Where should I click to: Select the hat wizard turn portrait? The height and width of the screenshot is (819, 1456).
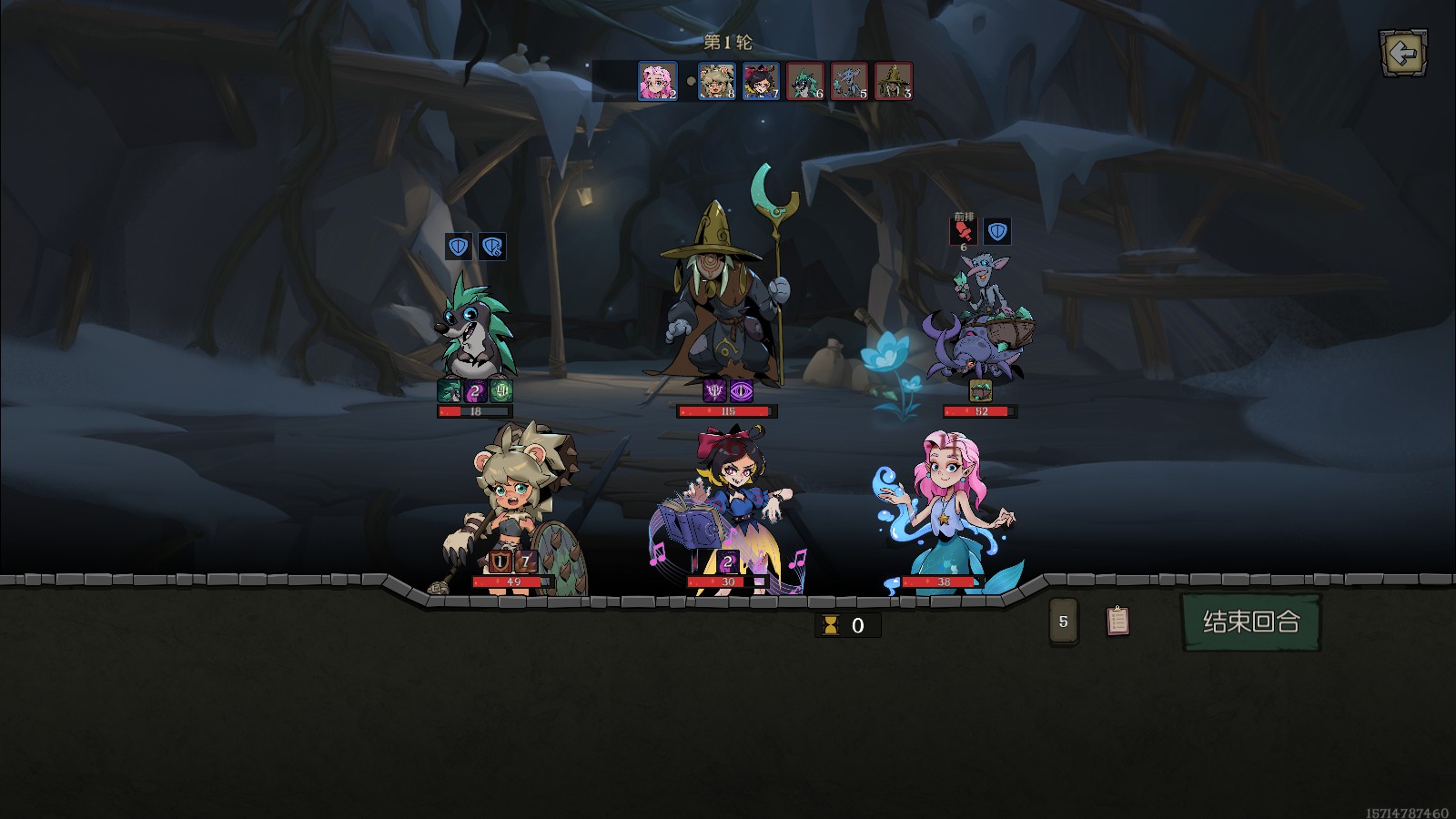click(x=894, y=81)
